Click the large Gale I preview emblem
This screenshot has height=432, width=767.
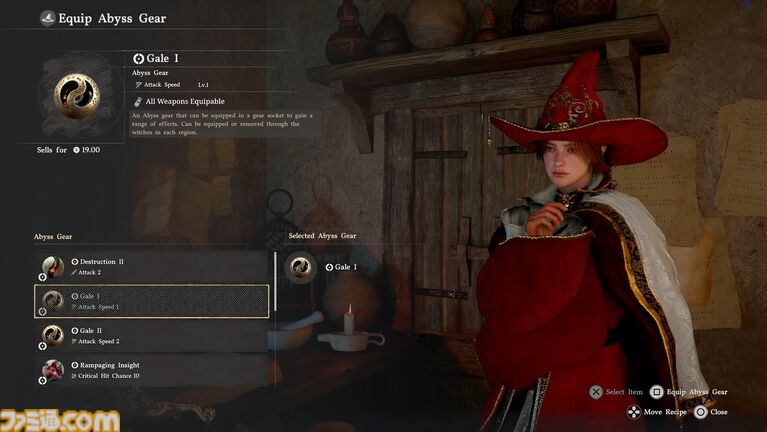pyautogui.click(x=75, y=93)
